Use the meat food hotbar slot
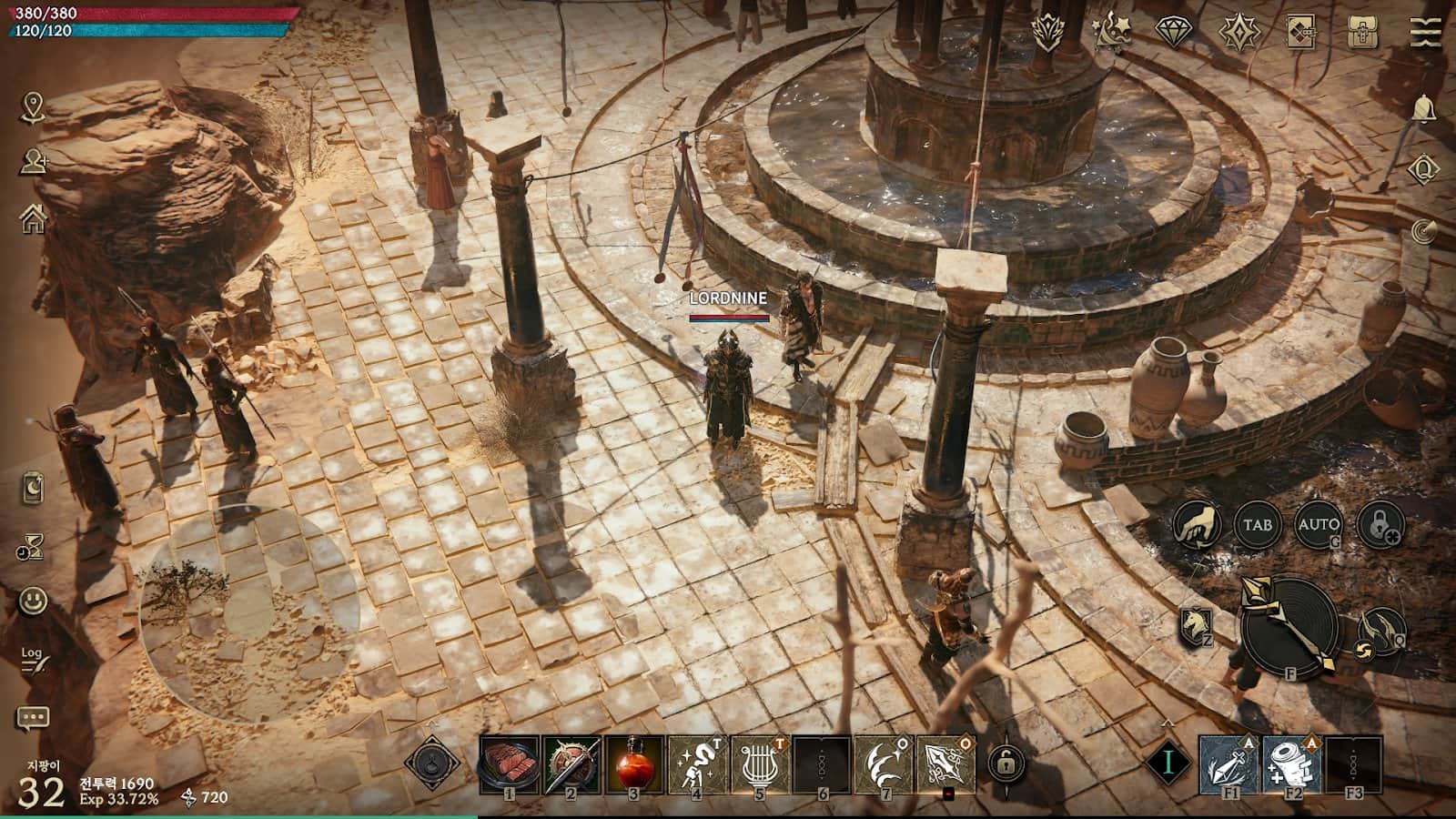The image size is (1456, 819). click(x=510, y=763)
